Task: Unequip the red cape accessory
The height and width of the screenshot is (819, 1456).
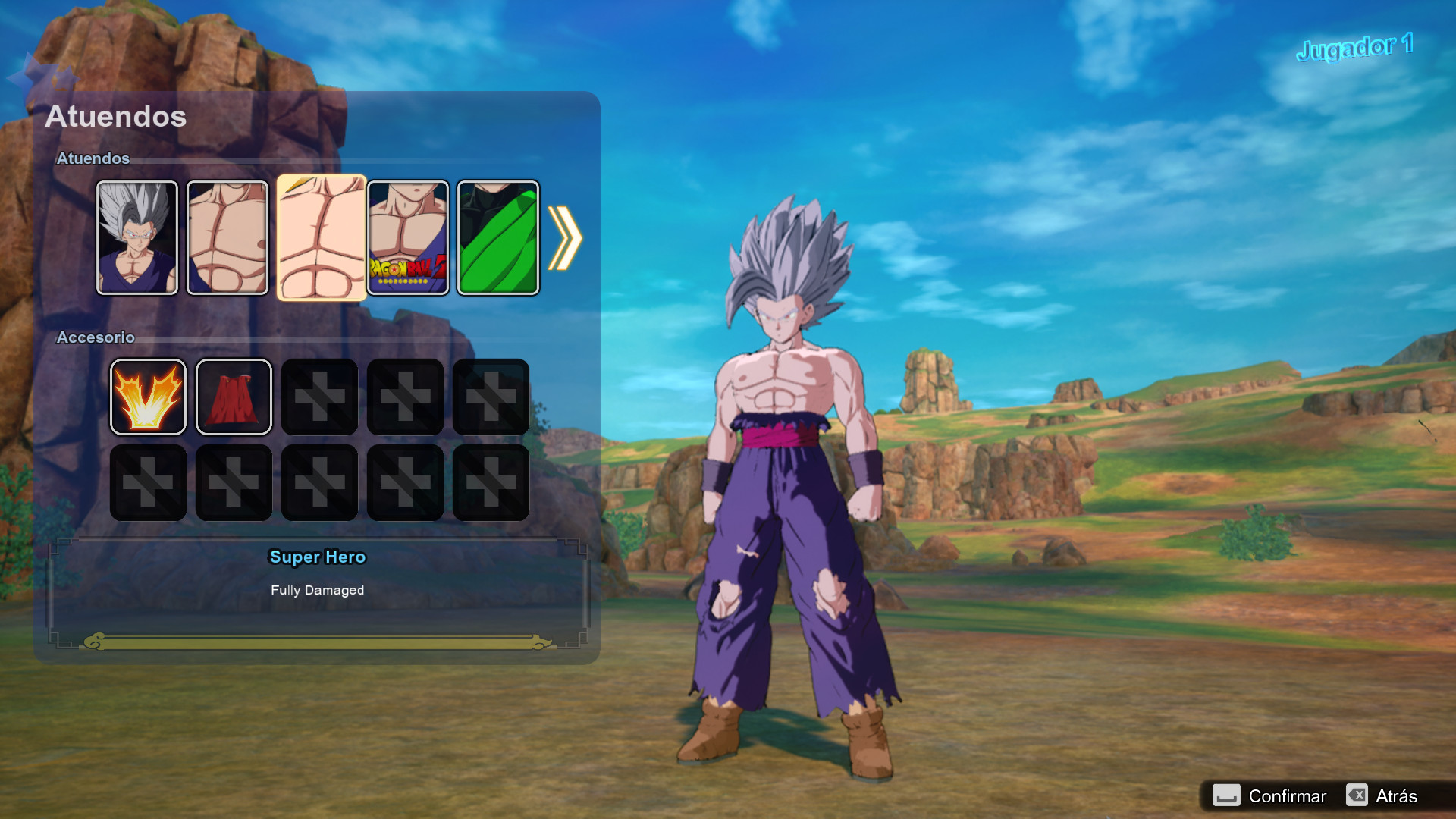Action: [x=234, y=397]
